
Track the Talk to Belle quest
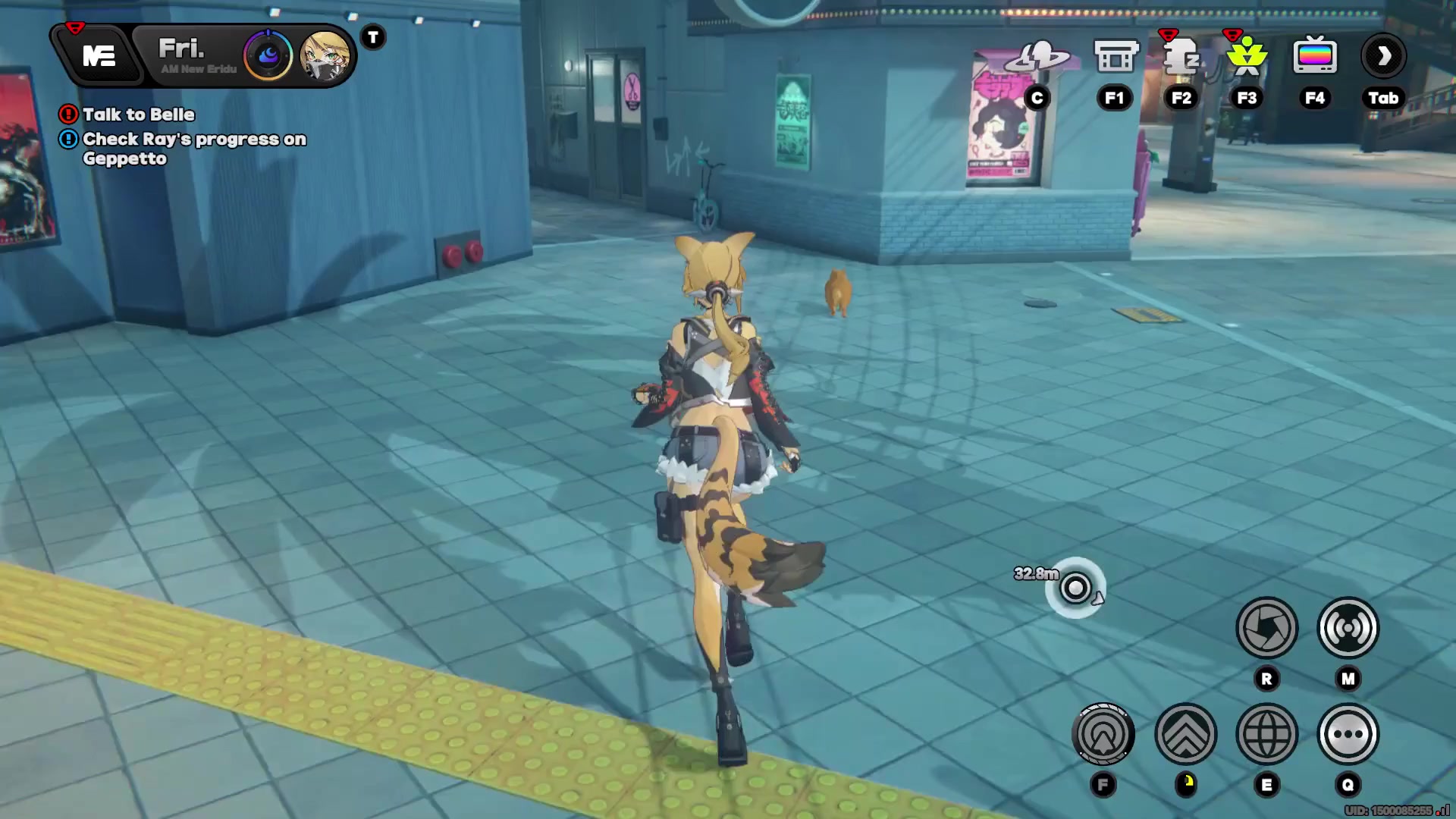coord(138,115)
